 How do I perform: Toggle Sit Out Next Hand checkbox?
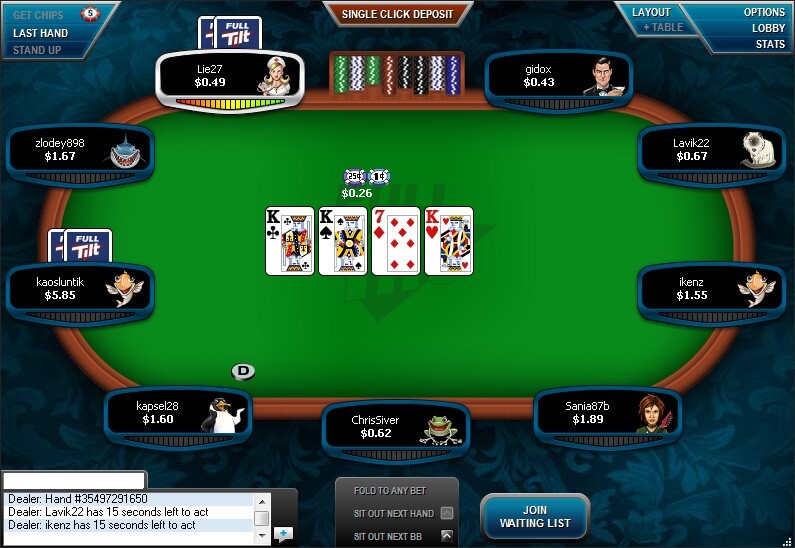click(446, 513)
